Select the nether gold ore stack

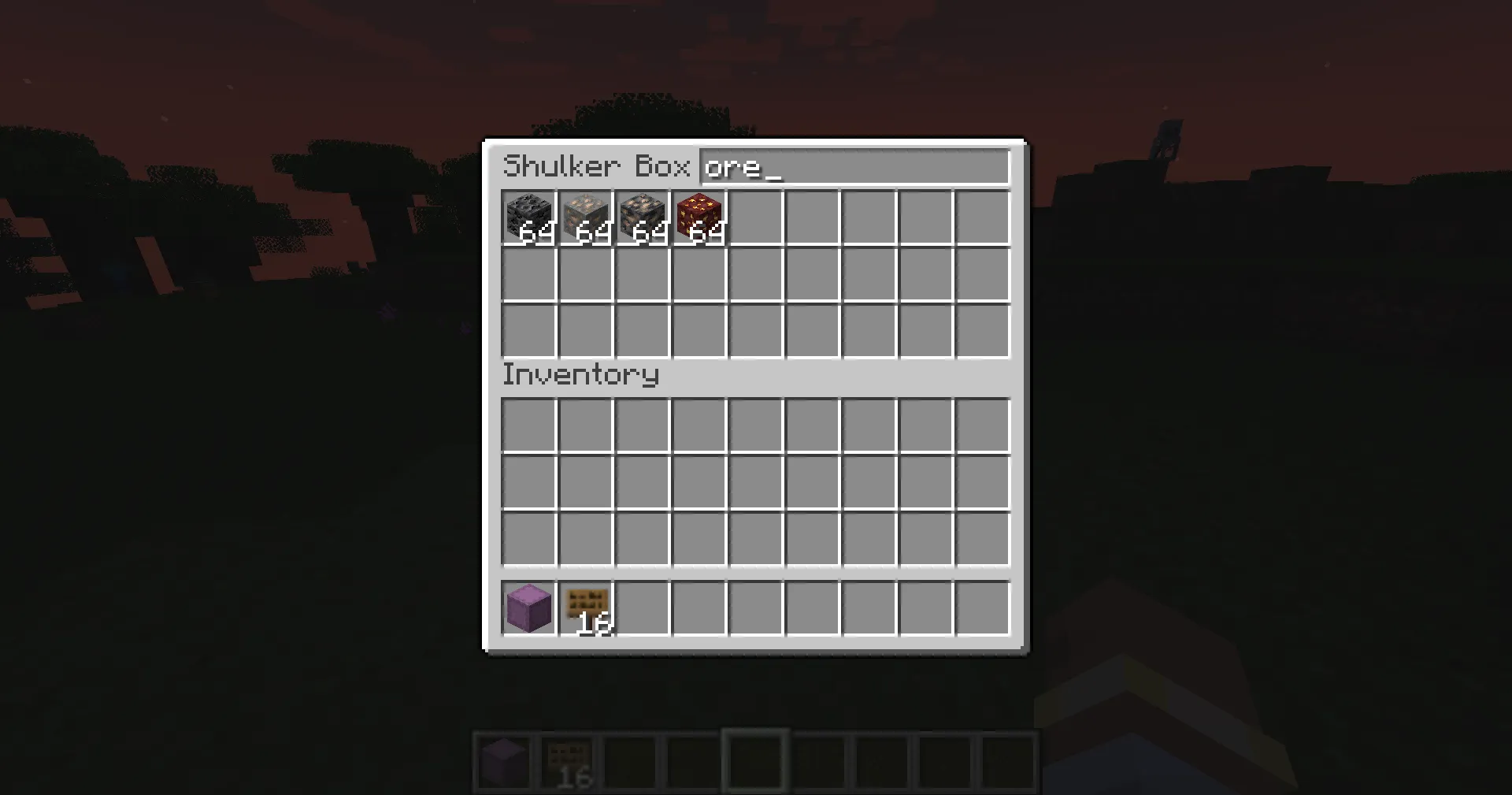tap(699, 218)
